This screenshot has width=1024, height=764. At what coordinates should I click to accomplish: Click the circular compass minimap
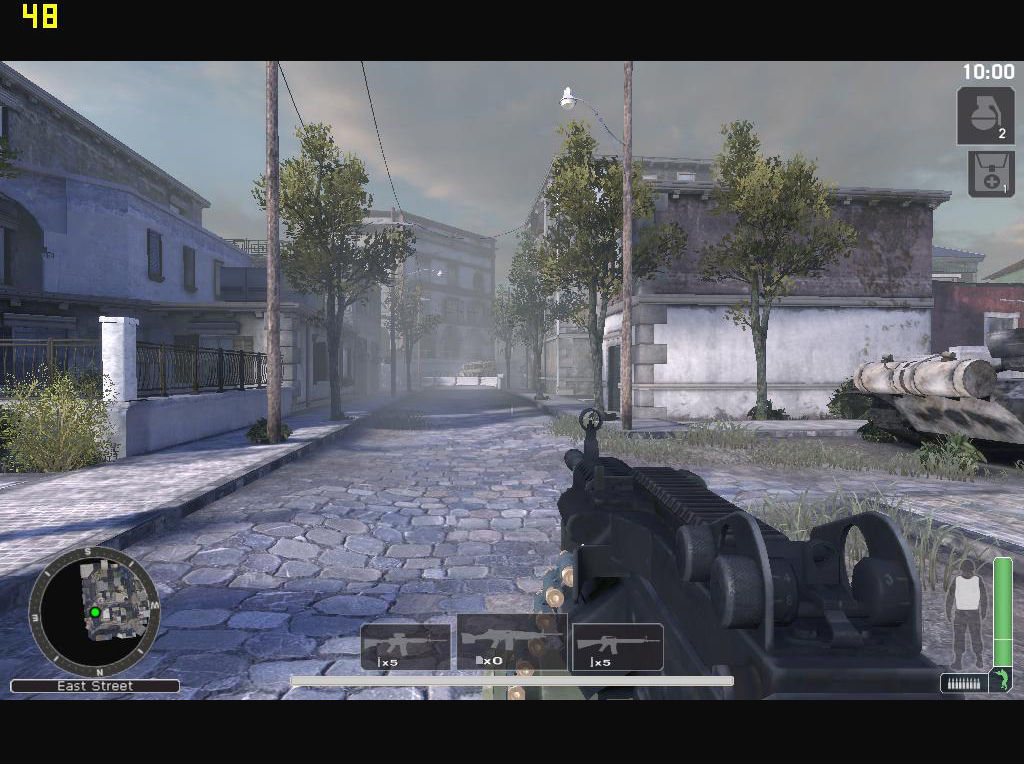click(94, 609)
